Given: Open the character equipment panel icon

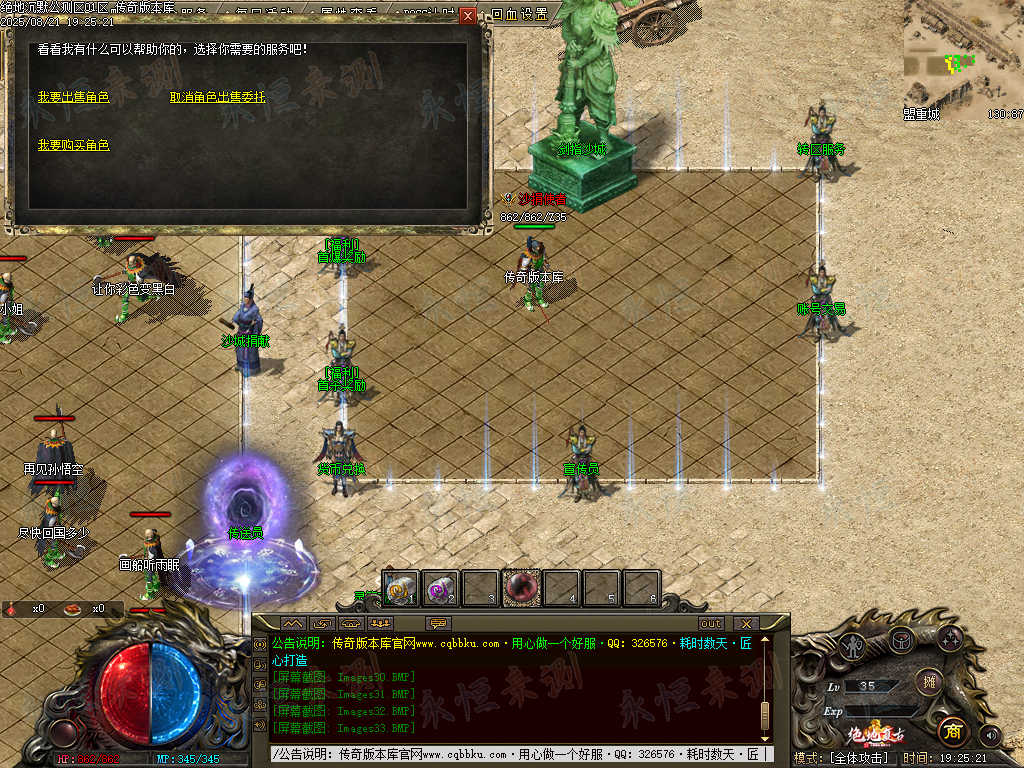Looking at the screenshot, I should pyautogui.click(x=853, y=647).
